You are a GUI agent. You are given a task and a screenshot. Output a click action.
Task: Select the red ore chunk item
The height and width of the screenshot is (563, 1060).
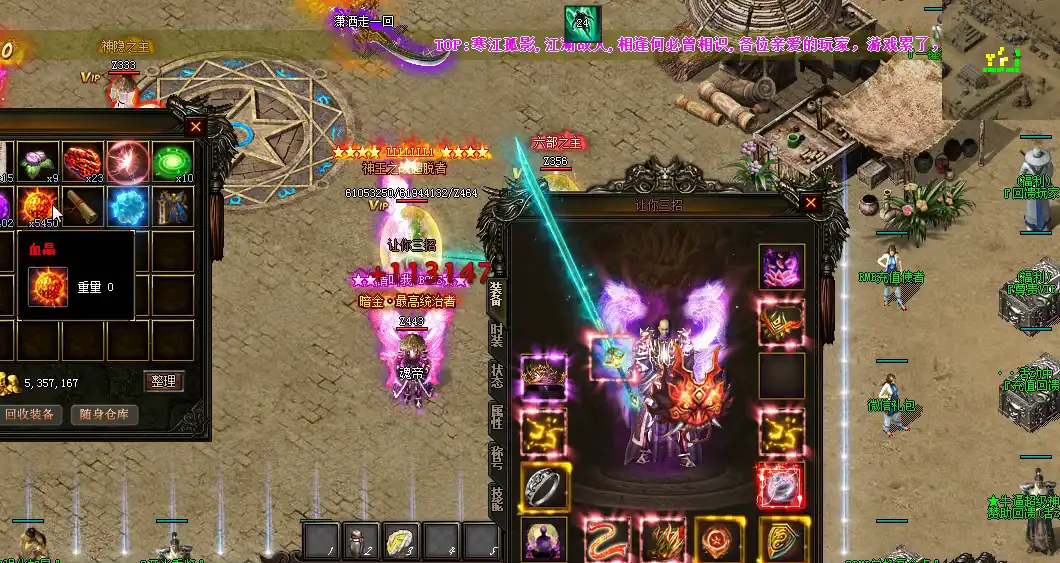(84, 161)
